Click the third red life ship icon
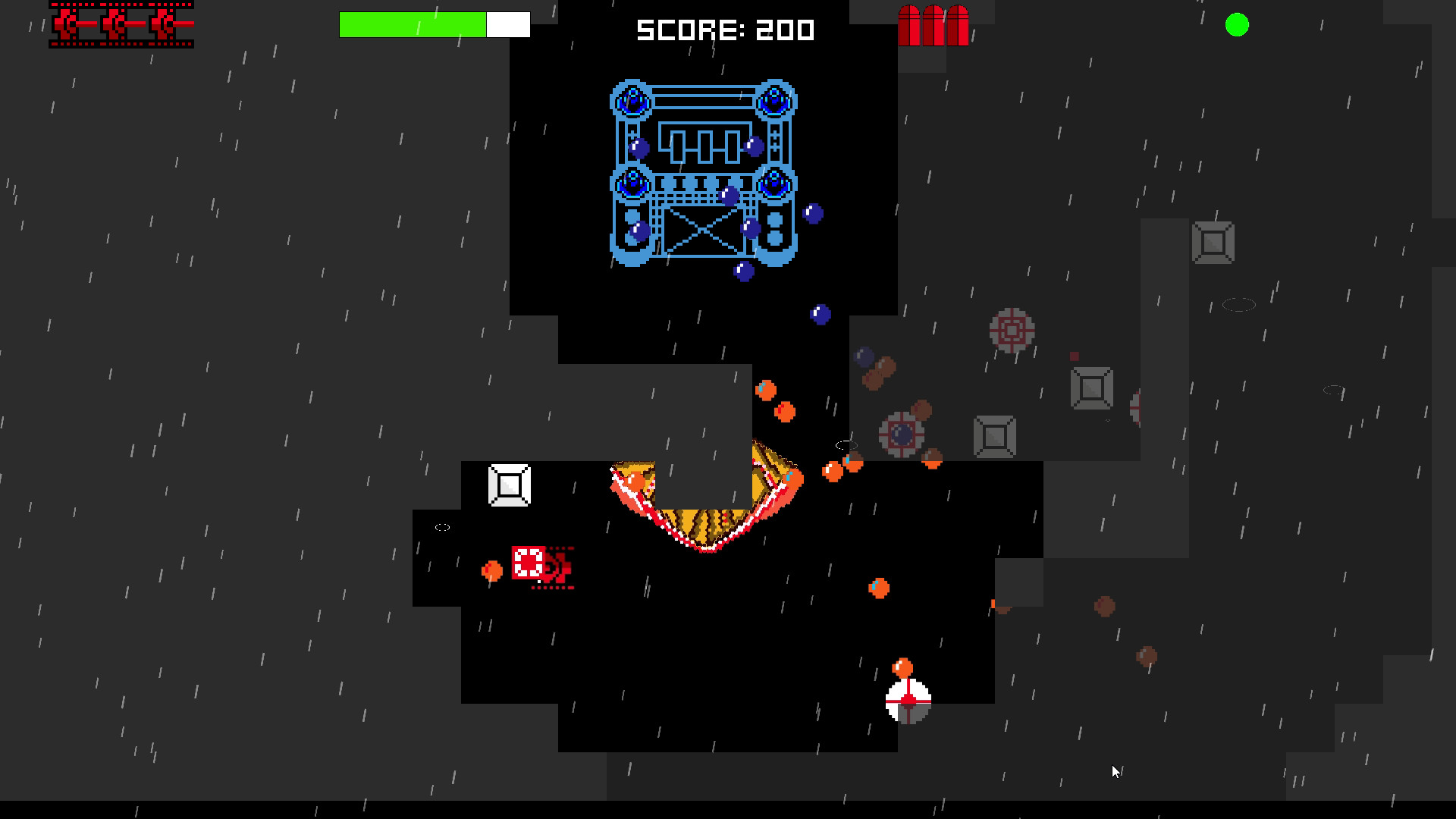 (163, 24)
